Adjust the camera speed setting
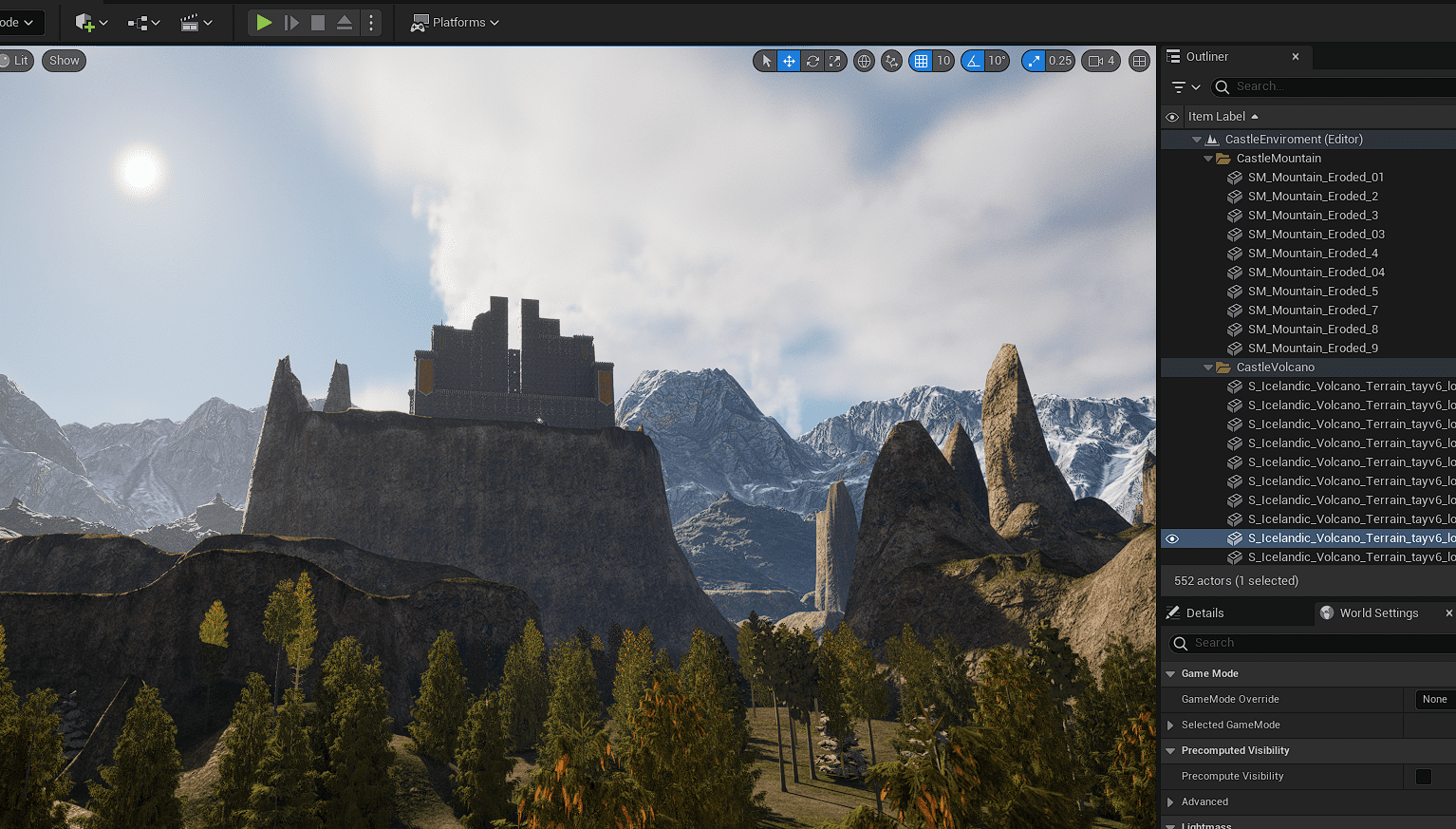1456x829 pixels. [x=1101, y=61]
